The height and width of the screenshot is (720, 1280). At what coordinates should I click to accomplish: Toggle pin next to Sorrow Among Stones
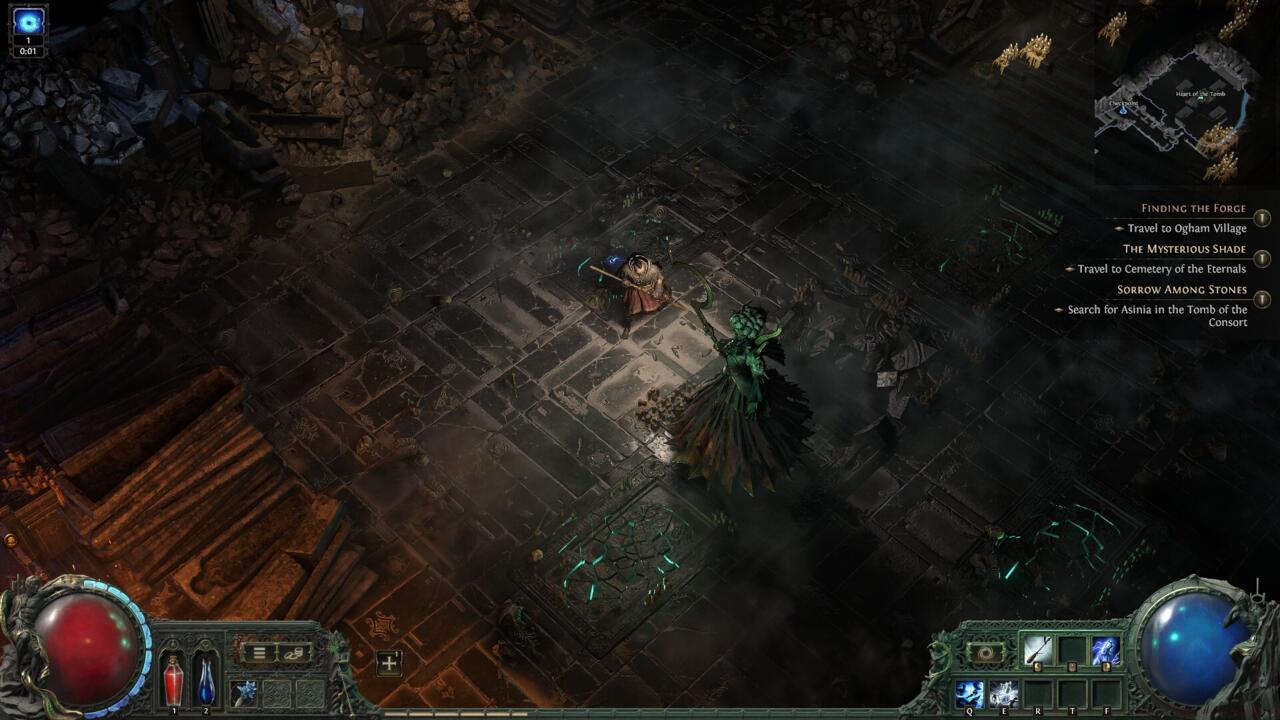[1262, 299]
